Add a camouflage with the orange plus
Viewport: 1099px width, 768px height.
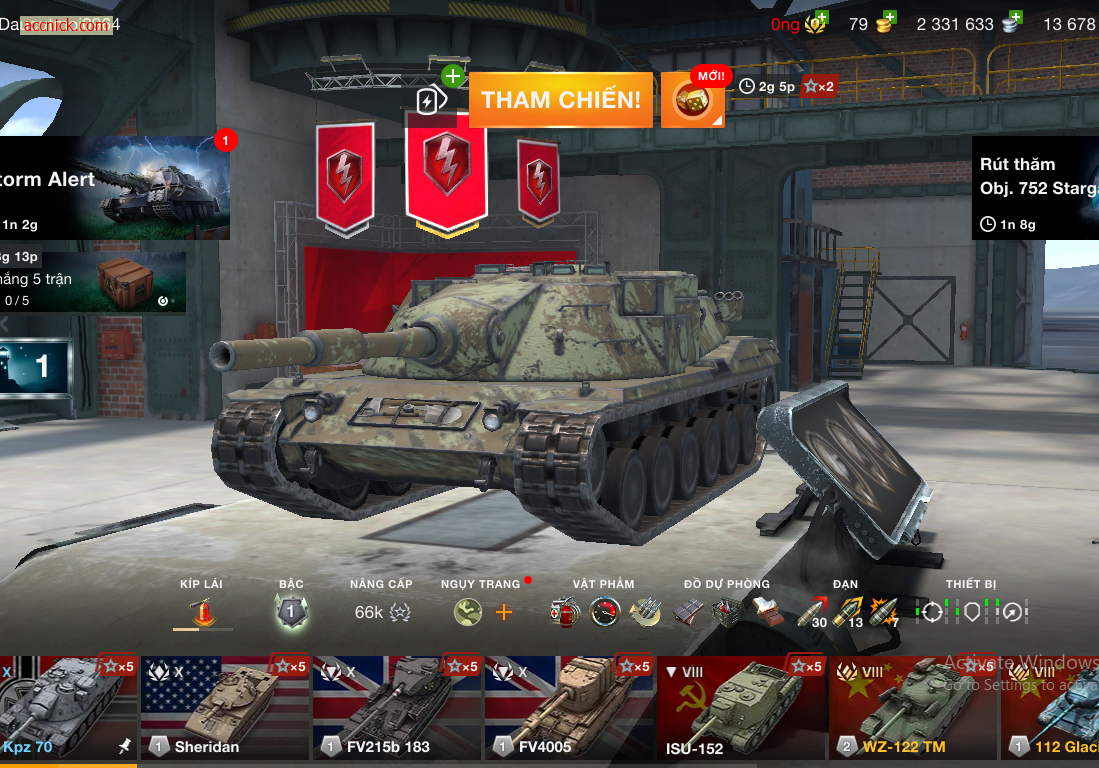coord(503,612)
